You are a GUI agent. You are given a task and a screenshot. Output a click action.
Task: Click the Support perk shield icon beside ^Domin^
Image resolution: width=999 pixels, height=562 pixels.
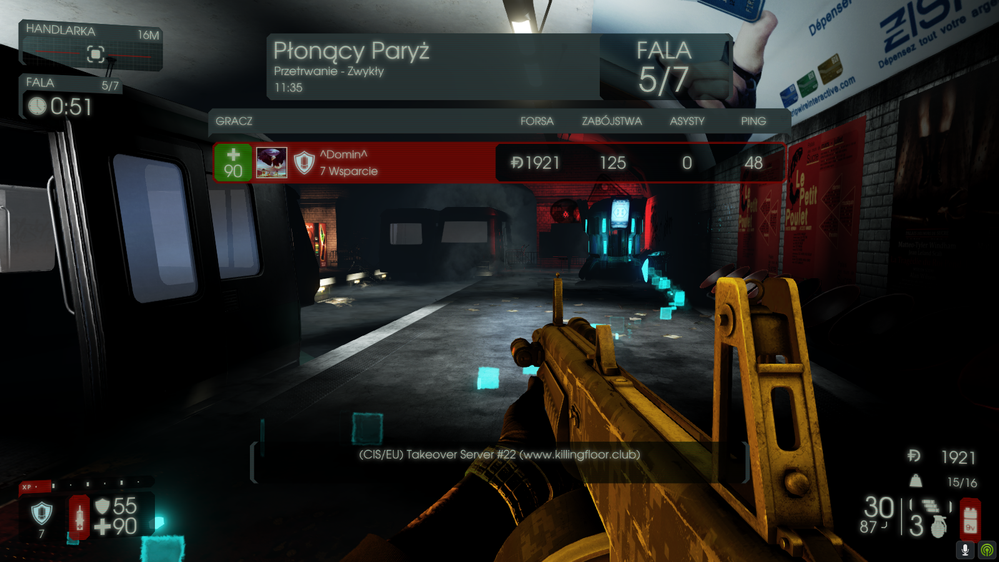[x=304, y=163]
